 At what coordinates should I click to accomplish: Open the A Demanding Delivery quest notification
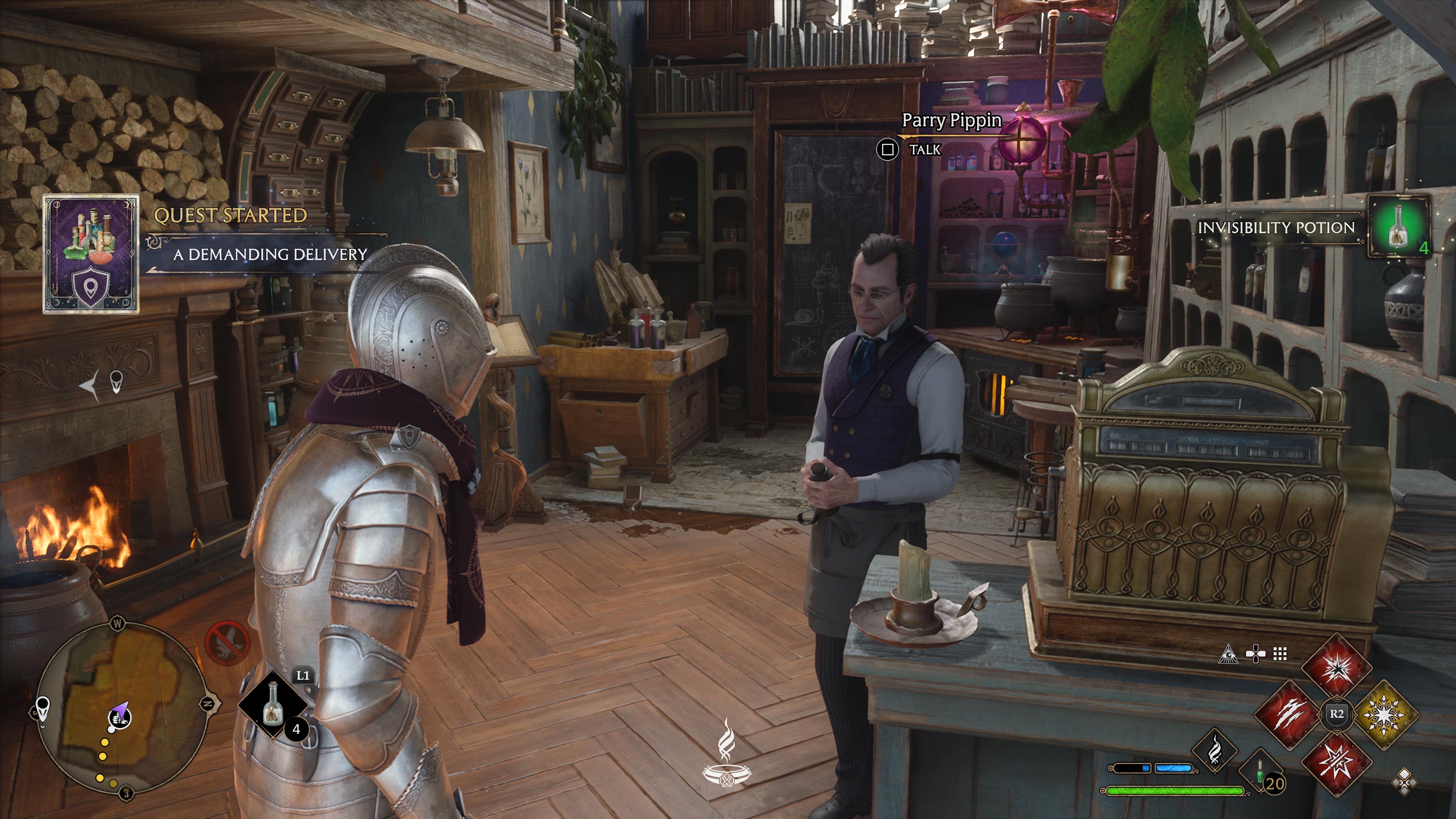pos(270,254)
